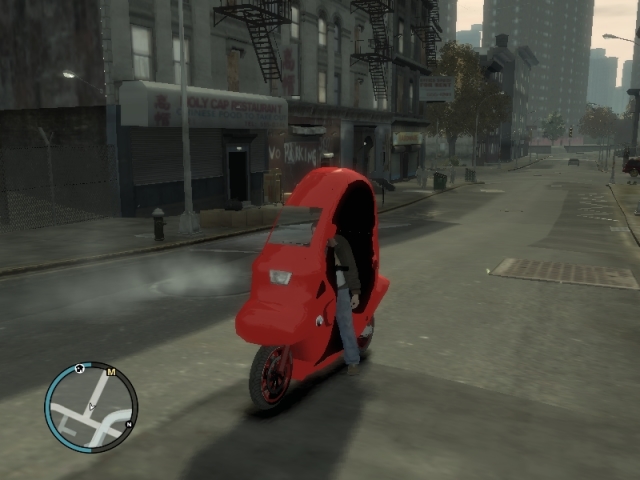Image resolution: width=640 pixels, height=480 pixels.
Task: Click the circular radar minimap
Action: 91,408
